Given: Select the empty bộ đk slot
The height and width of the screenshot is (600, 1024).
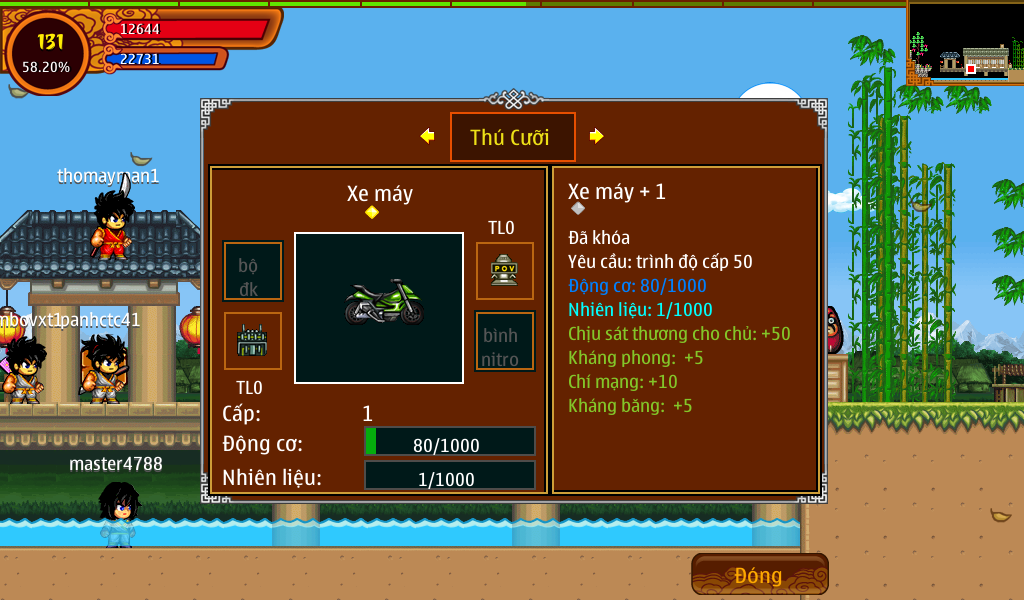Looking at the screenshot, I should point(252,271).
